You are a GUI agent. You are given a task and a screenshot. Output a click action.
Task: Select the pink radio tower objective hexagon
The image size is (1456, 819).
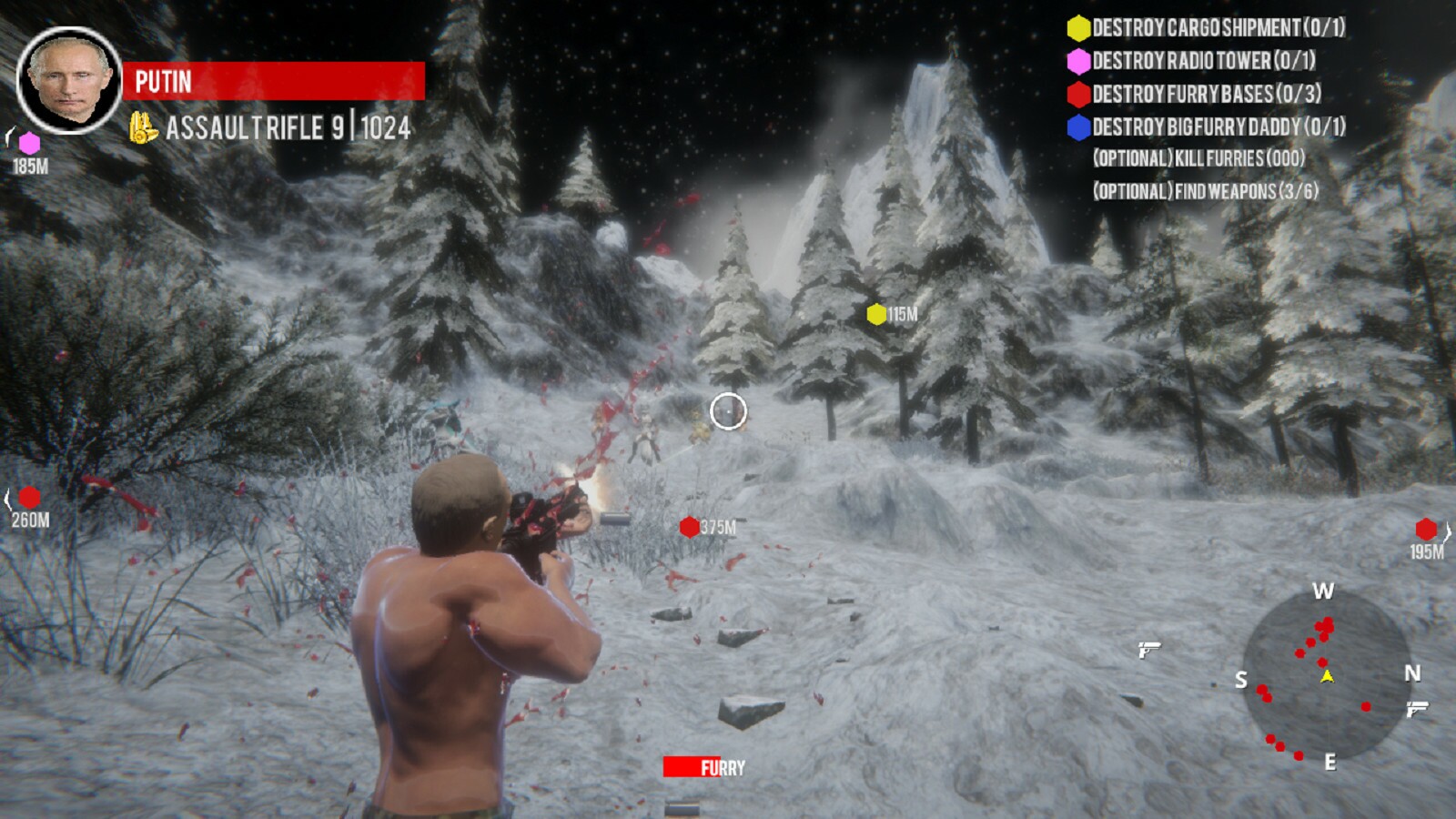coord(1078,62)
